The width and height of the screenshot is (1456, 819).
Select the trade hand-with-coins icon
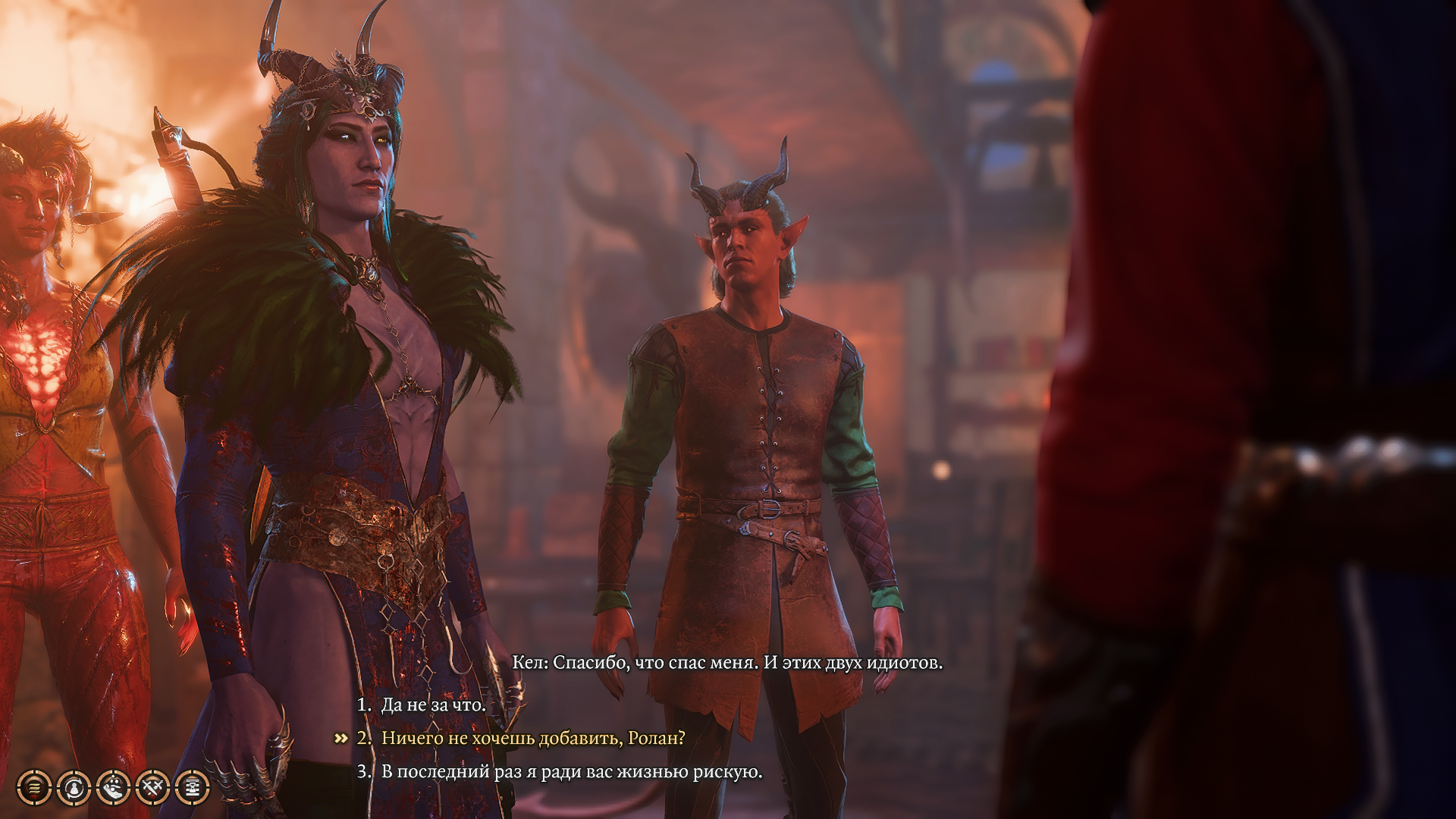tap(111, 788)
